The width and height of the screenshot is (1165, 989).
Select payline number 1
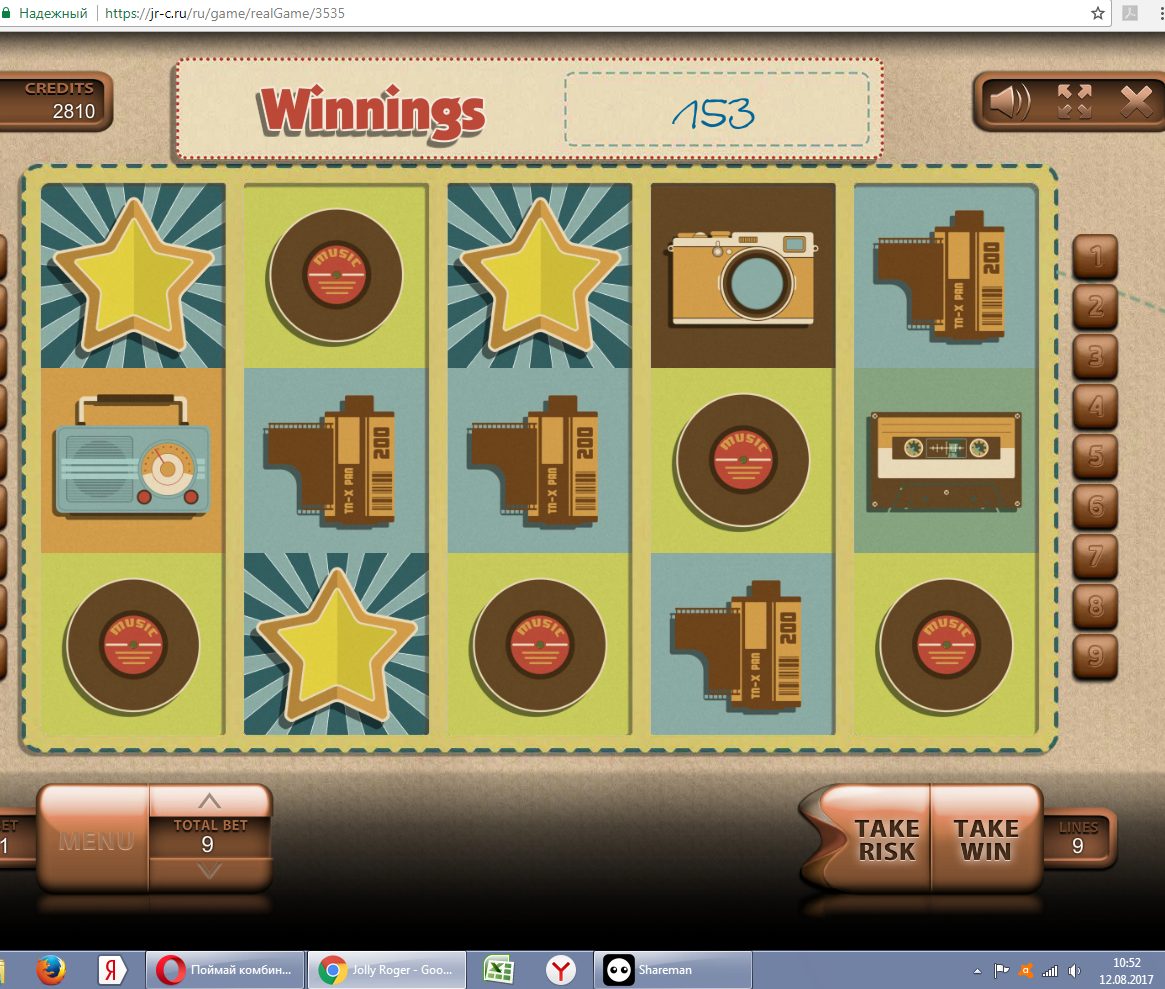click(x=1096, y=257)
